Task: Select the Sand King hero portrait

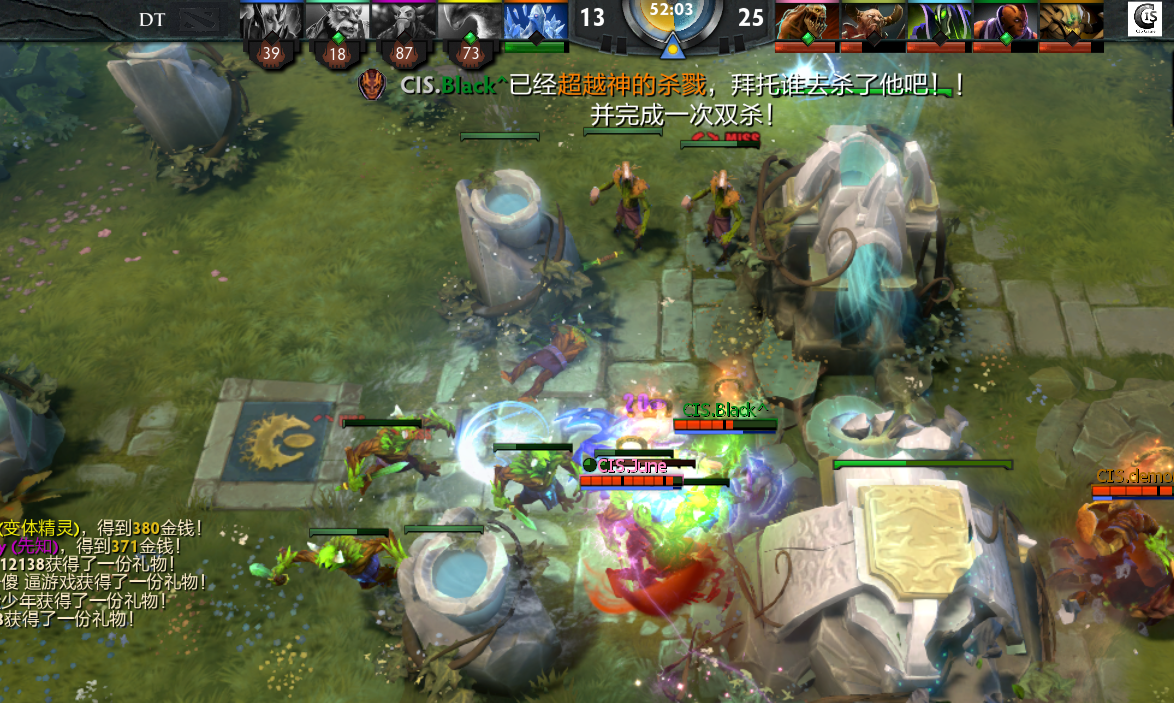Action: point(1071,20)
